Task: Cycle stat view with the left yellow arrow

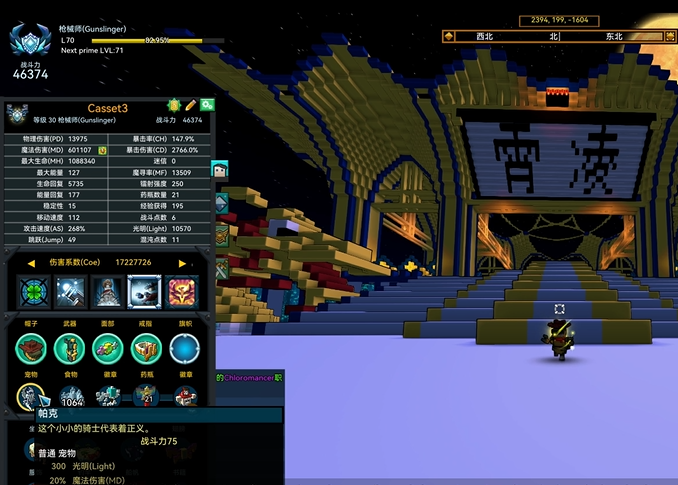Action: click(31, 263)
